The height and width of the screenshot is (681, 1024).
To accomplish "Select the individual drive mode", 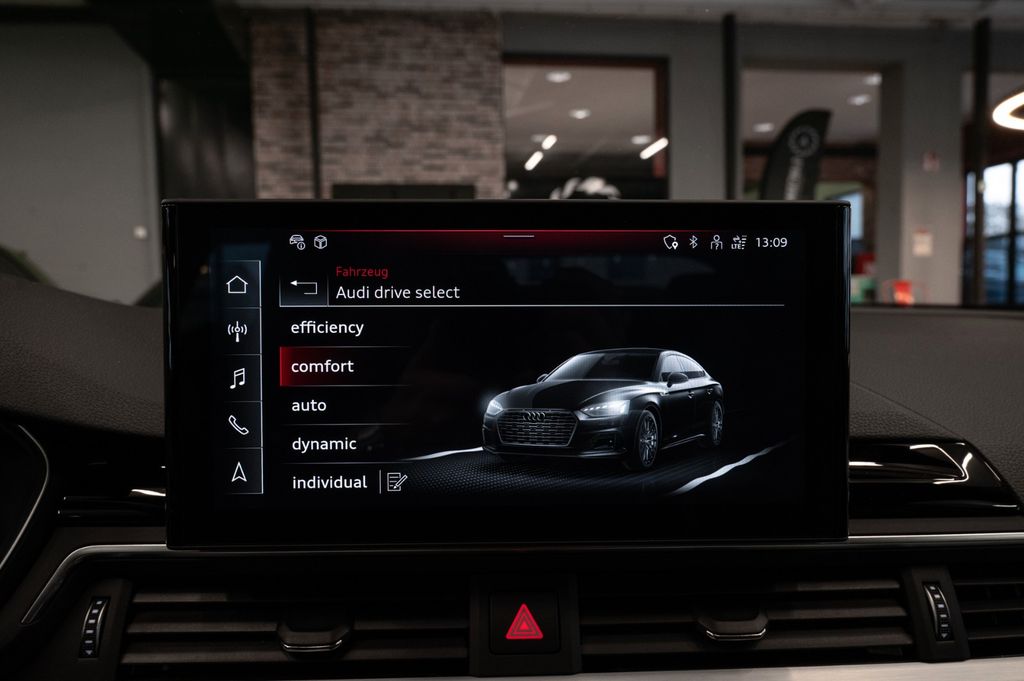I will [329, 482].
